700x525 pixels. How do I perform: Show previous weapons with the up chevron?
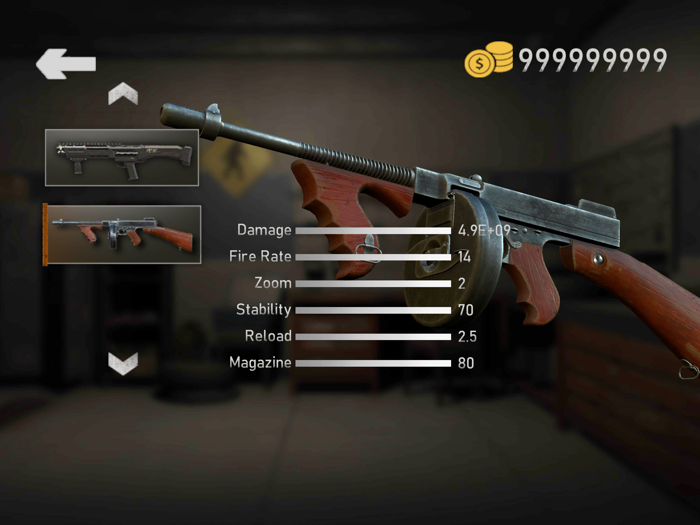[123, 95]
